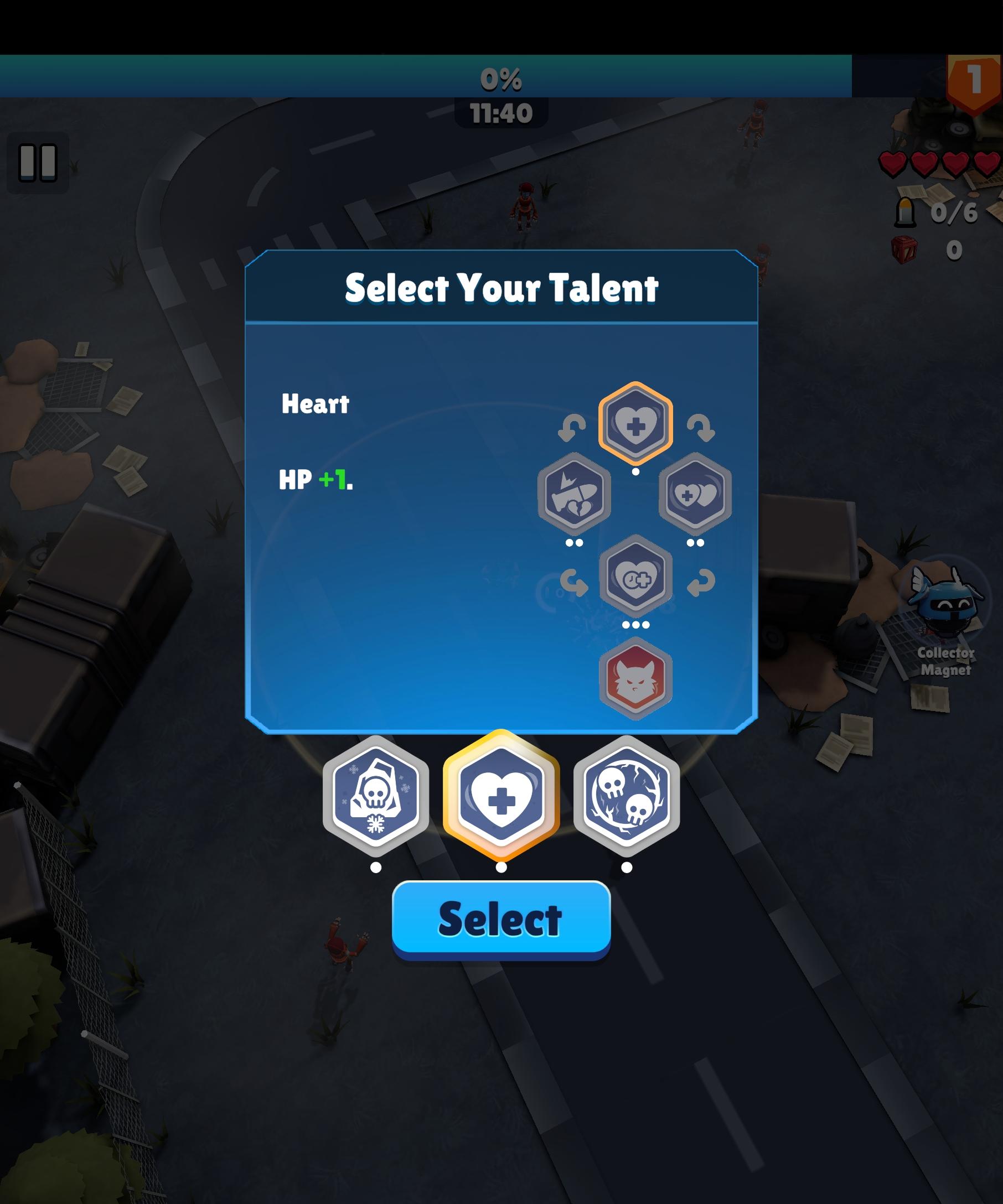This screenshot has width=1003, height=1204.
Task: Click the 11:40 countdown timer
Action: click(500, 113)
